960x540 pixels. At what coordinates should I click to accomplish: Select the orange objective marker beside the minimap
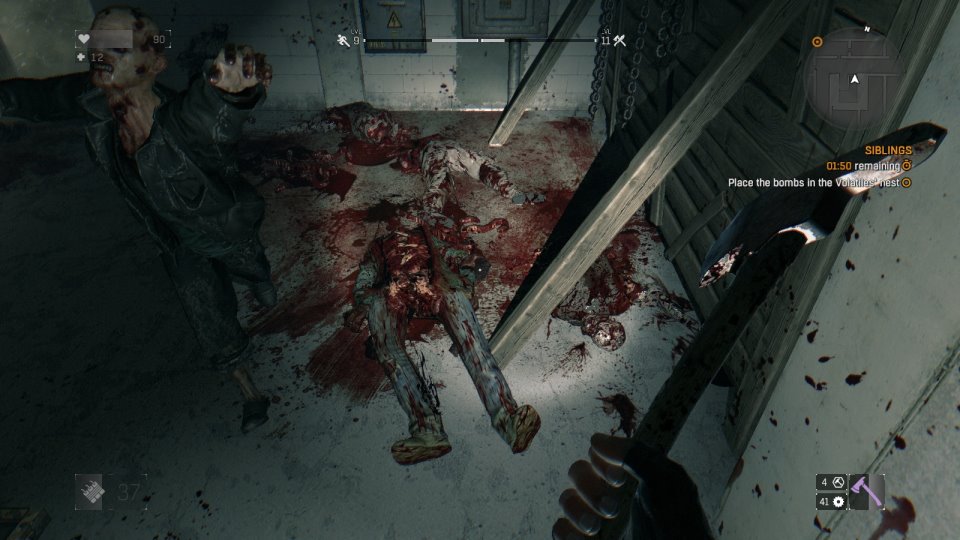pyautogui.click(x=817, y=42)
